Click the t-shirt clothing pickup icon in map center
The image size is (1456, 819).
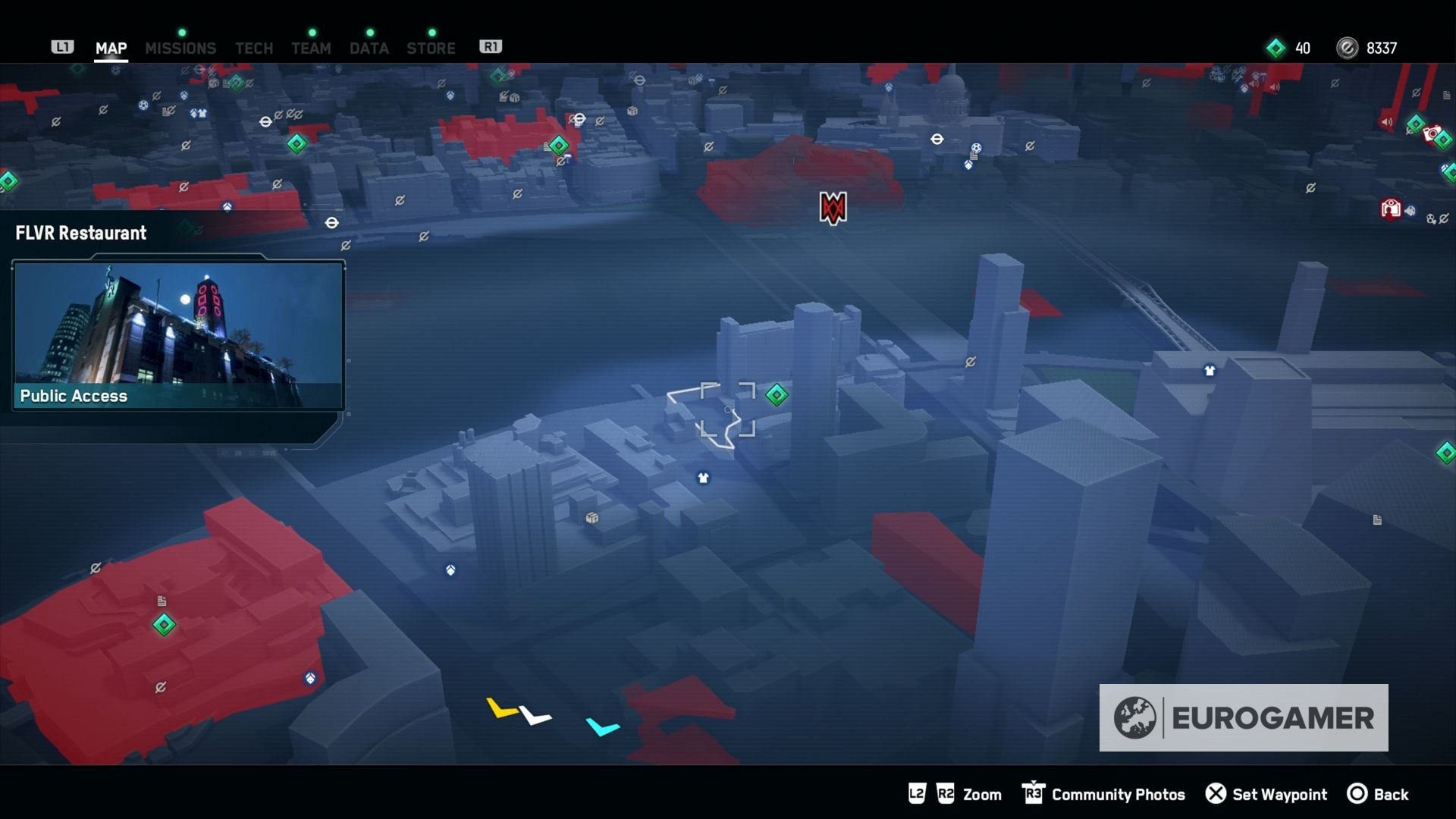point(704,478)
